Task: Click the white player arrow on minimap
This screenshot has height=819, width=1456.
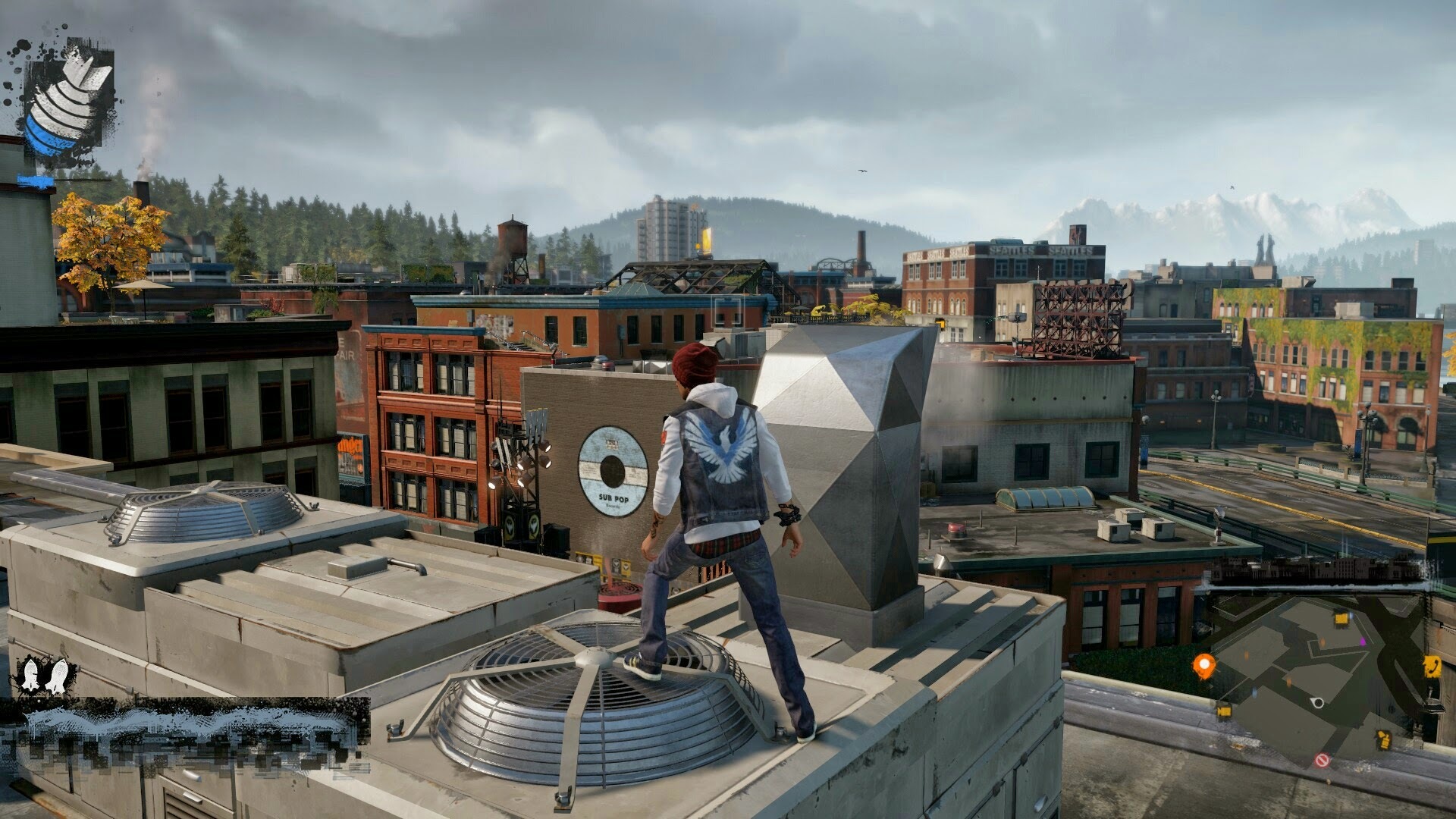Action: (x=1318, y=703)
